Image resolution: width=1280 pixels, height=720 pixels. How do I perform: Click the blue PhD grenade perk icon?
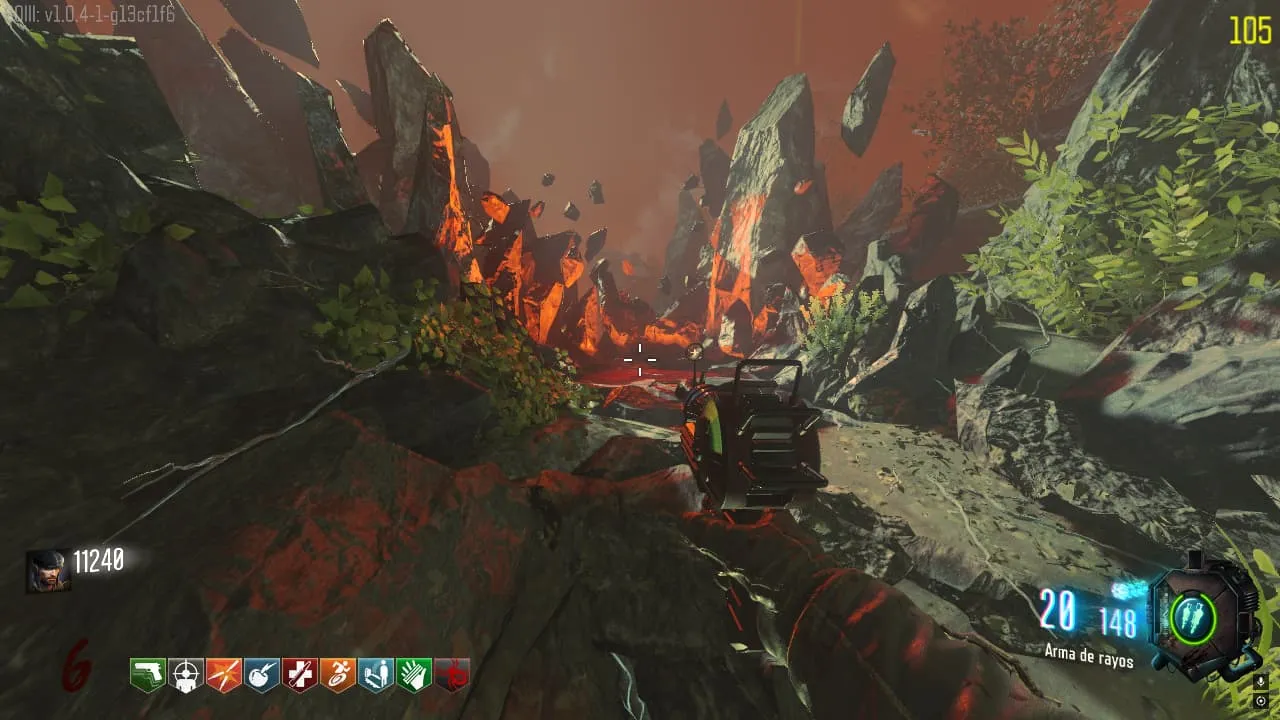pyautogui.click(x=262, y=675)
